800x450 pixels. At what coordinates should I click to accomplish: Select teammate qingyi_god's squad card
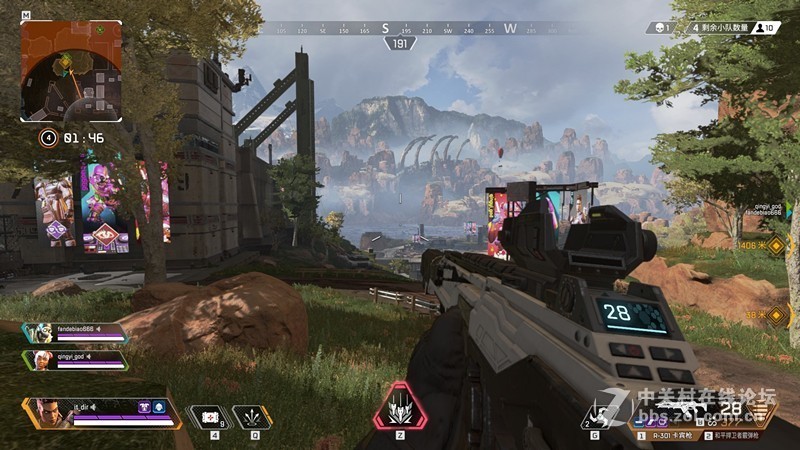(x=76, y=360)
